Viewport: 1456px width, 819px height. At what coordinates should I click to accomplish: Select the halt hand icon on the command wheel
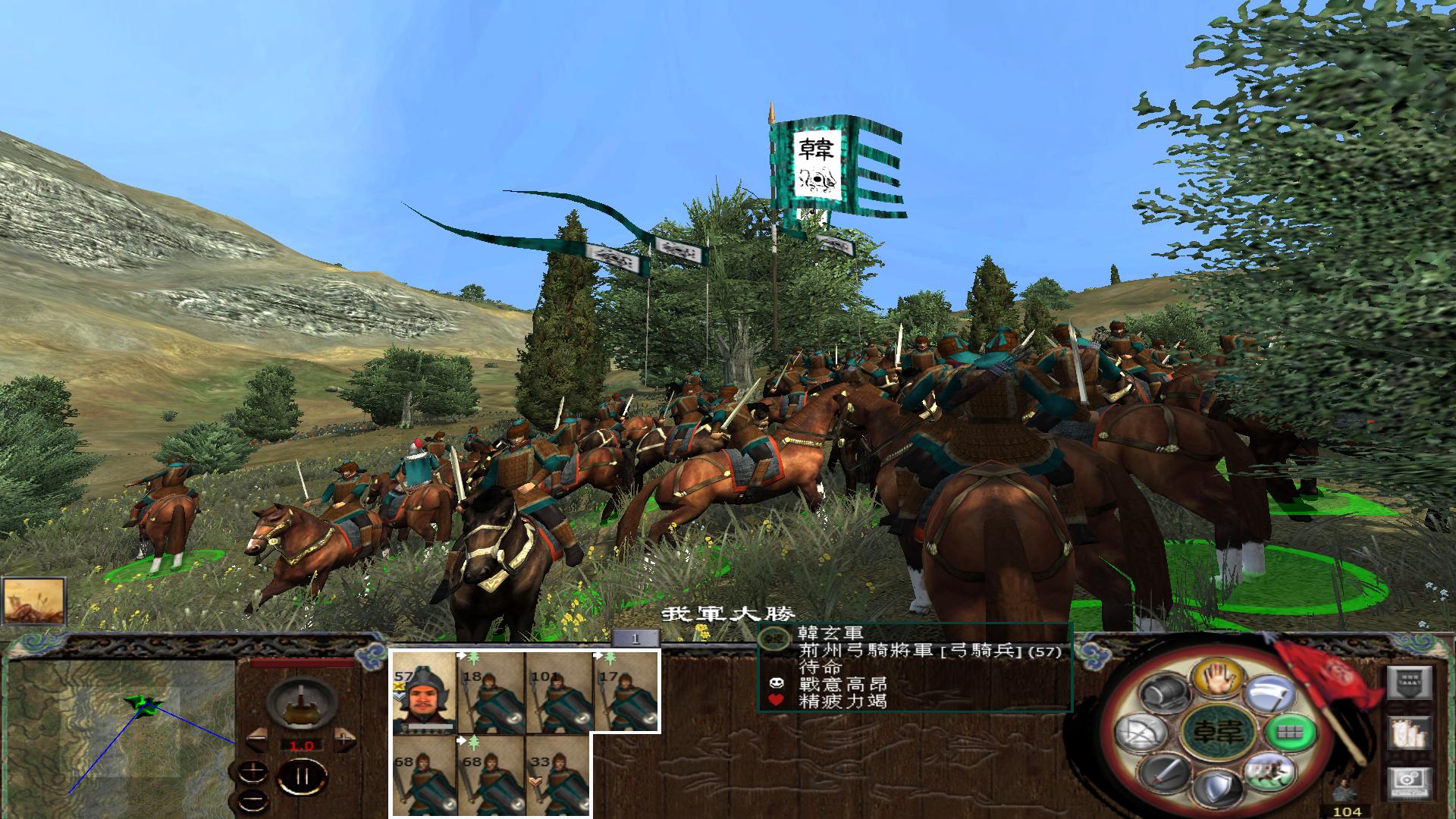(1217, 678)
